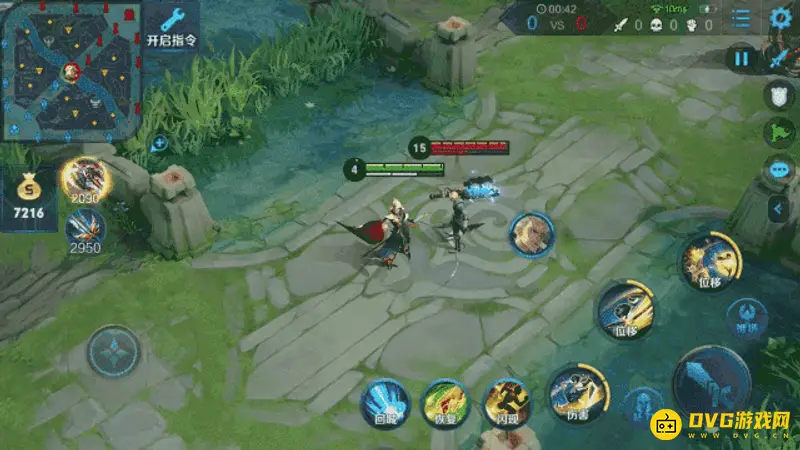Expand the side panel arrow
Image resolution: width=800 pixels, height=450 pixels.
click(x=779, y=208)
